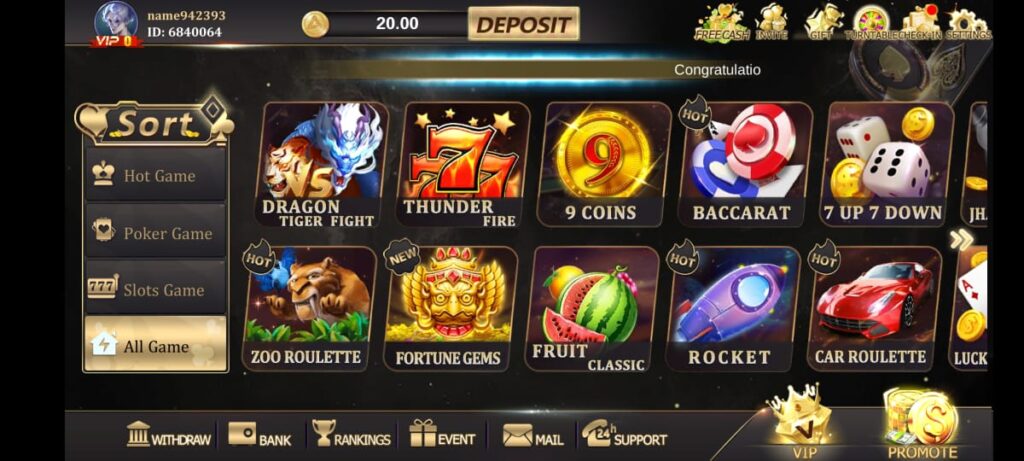The image size is (1024, 461).
Task: View the Rankings trophy
Action: 350,436
